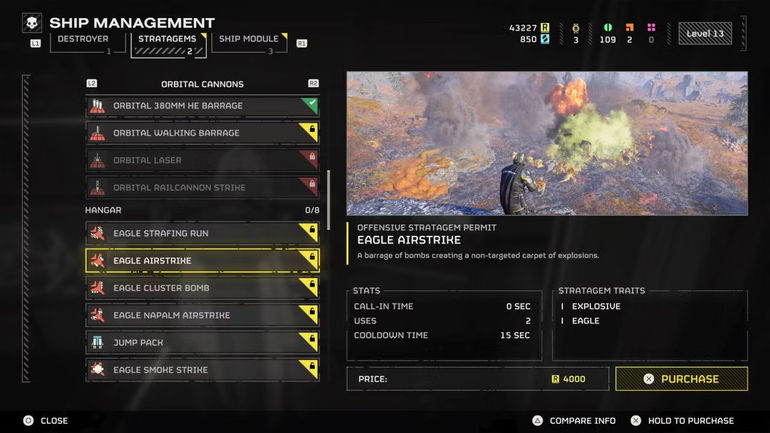
Task: Pick the Orbital Railcannon Strike row
Action: 202,187
